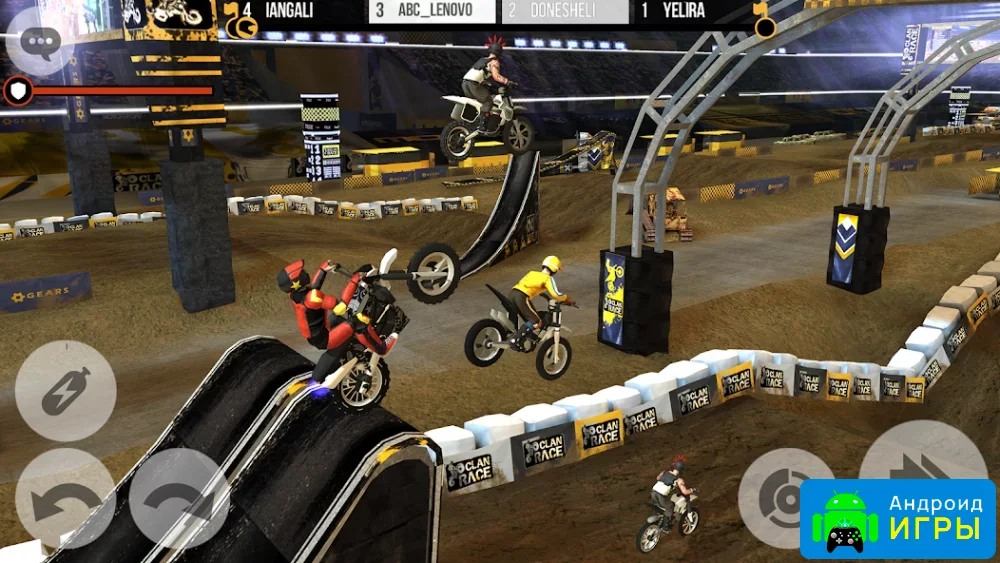Open the chat speech bubble button
The width and height of the screenshot is (1000, 563).
[41, 41]
